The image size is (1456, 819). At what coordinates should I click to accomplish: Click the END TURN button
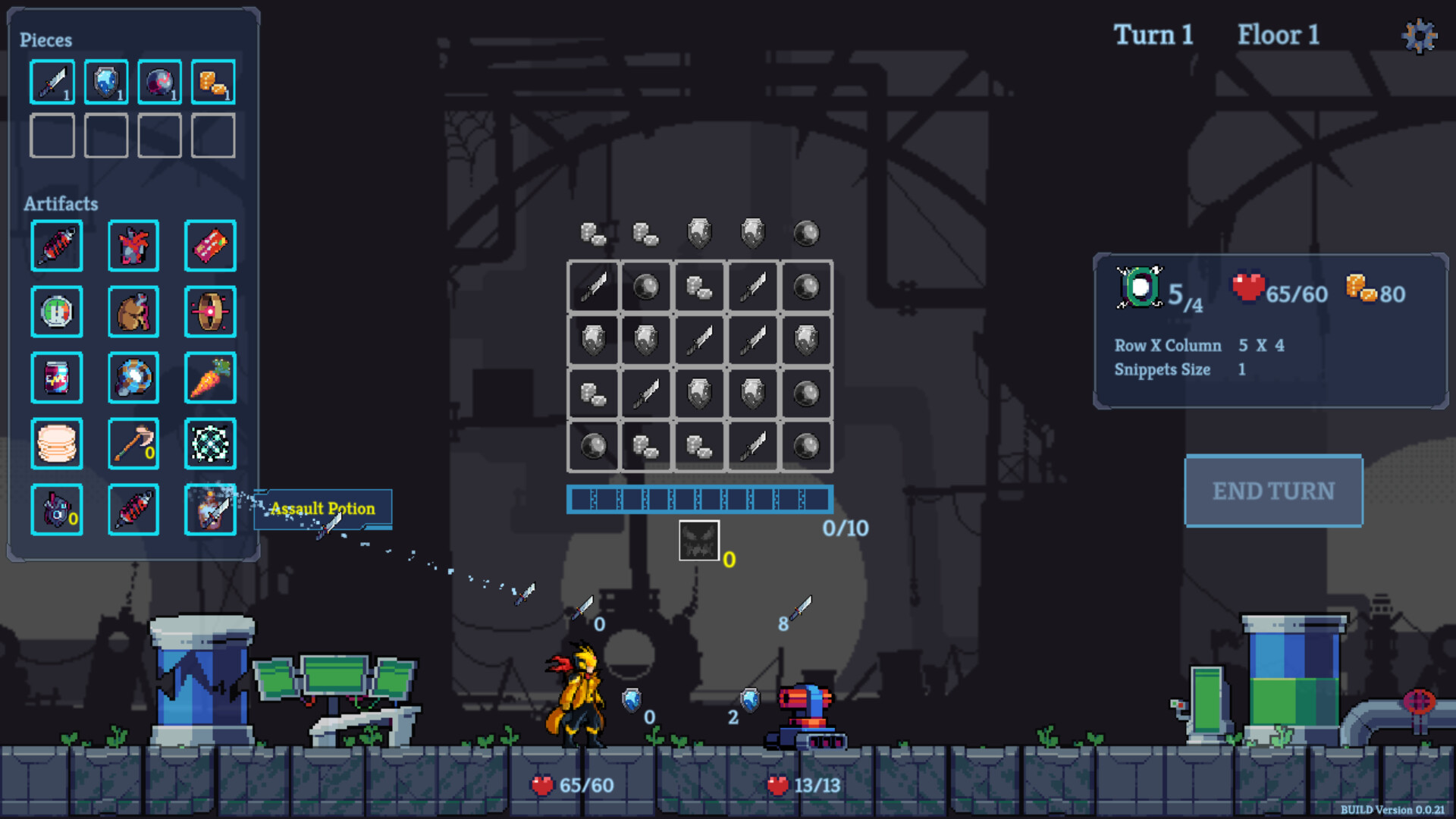[1273, 491]
